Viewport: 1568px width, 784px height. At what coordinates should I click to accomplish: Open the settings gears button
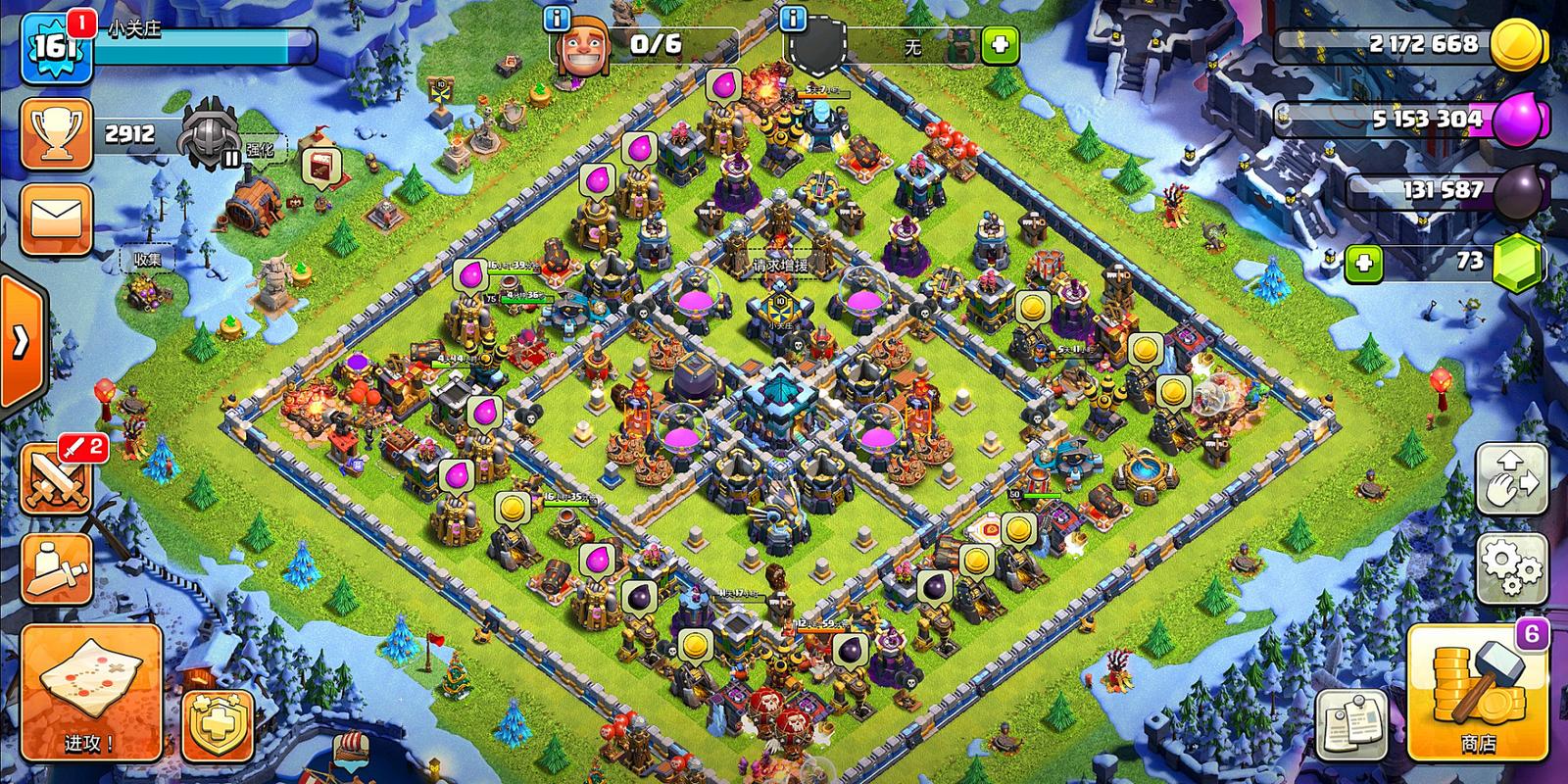[1511, 566]
